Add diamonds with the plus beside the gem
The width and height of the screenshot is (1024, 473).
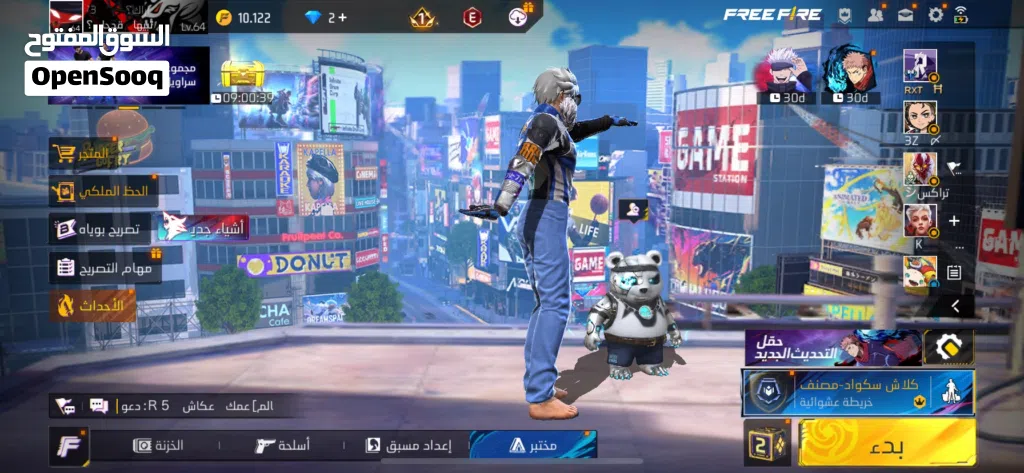(x=343, y=17)
